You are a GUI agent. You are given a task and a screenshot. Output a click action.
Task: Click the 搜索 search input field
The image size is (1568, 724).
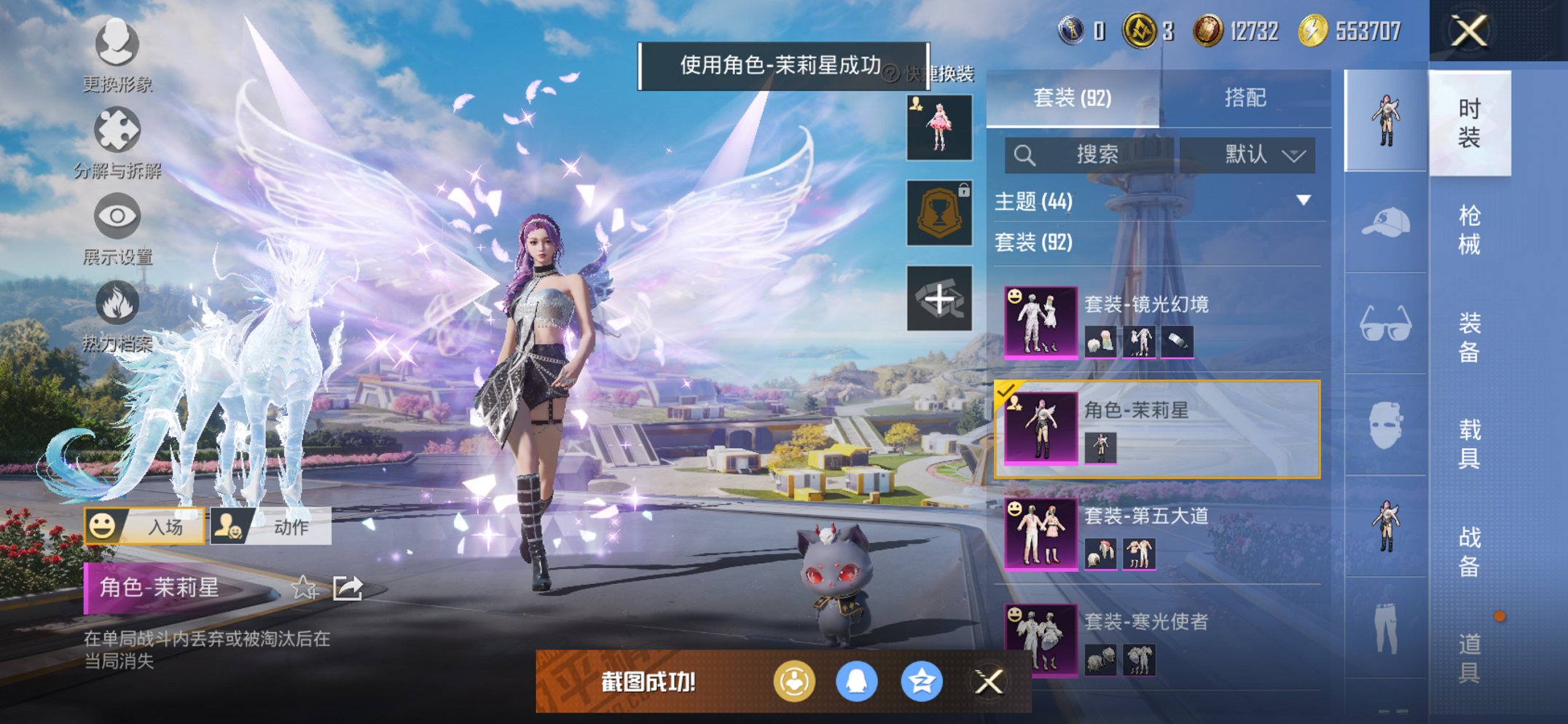pos(1093,155)
